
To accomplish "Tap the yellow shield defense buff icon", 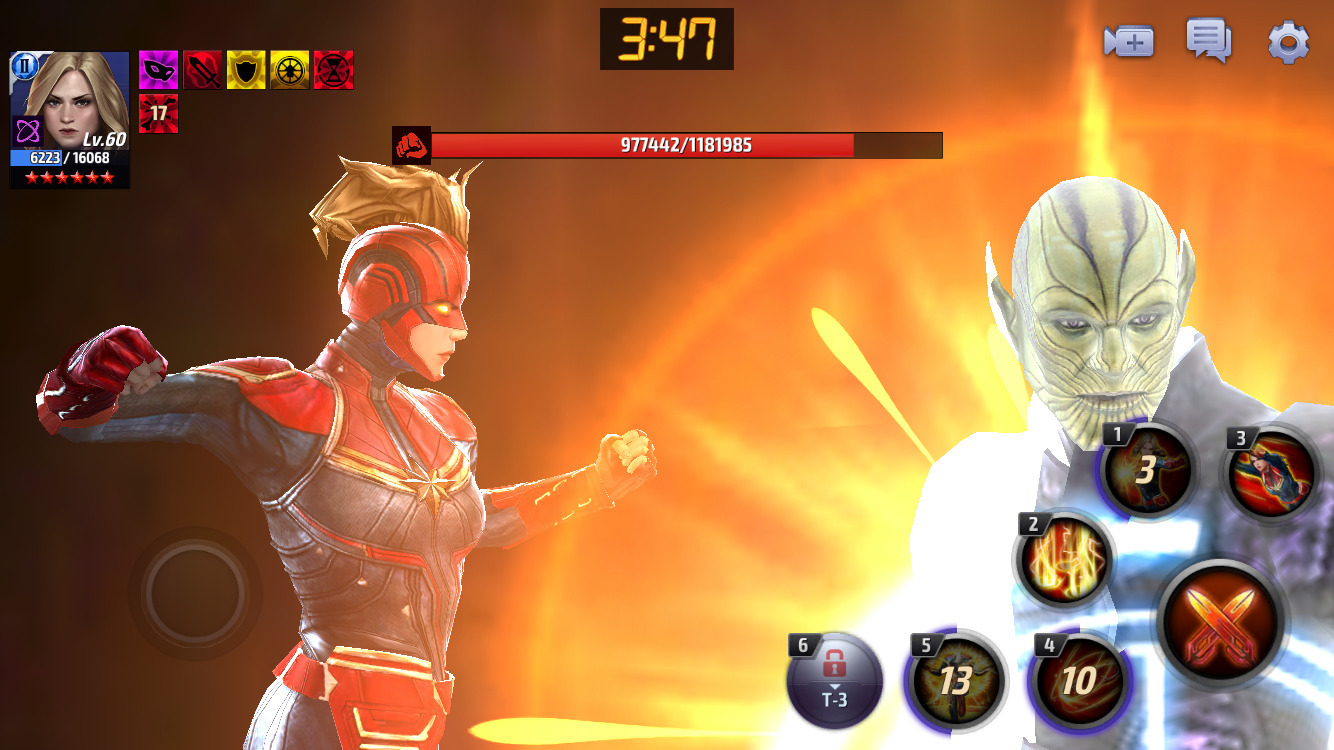I will (x=246, y=68).
